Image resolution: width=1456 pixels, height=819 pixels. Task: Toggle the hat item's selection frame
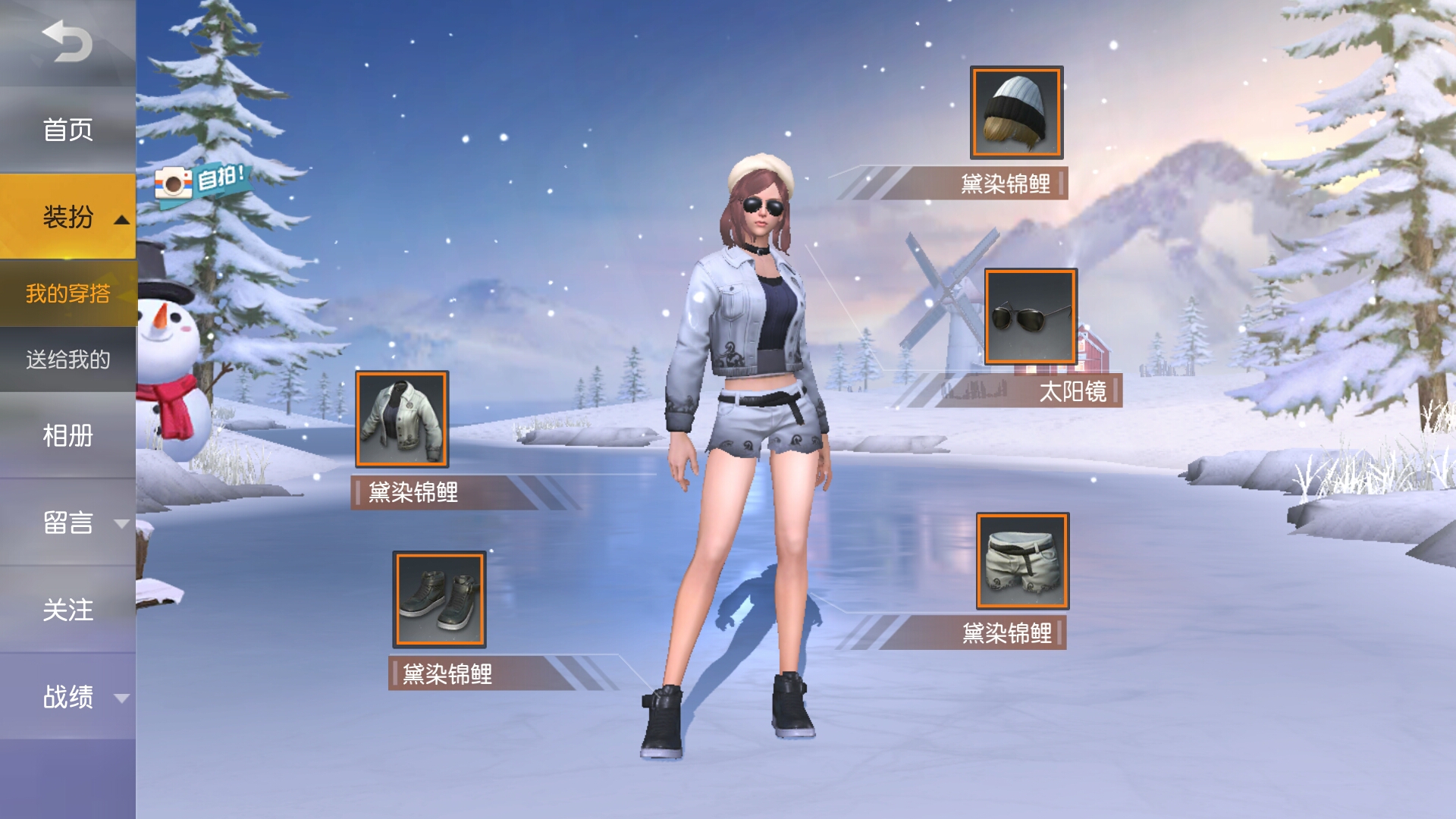pos(1015,111)
